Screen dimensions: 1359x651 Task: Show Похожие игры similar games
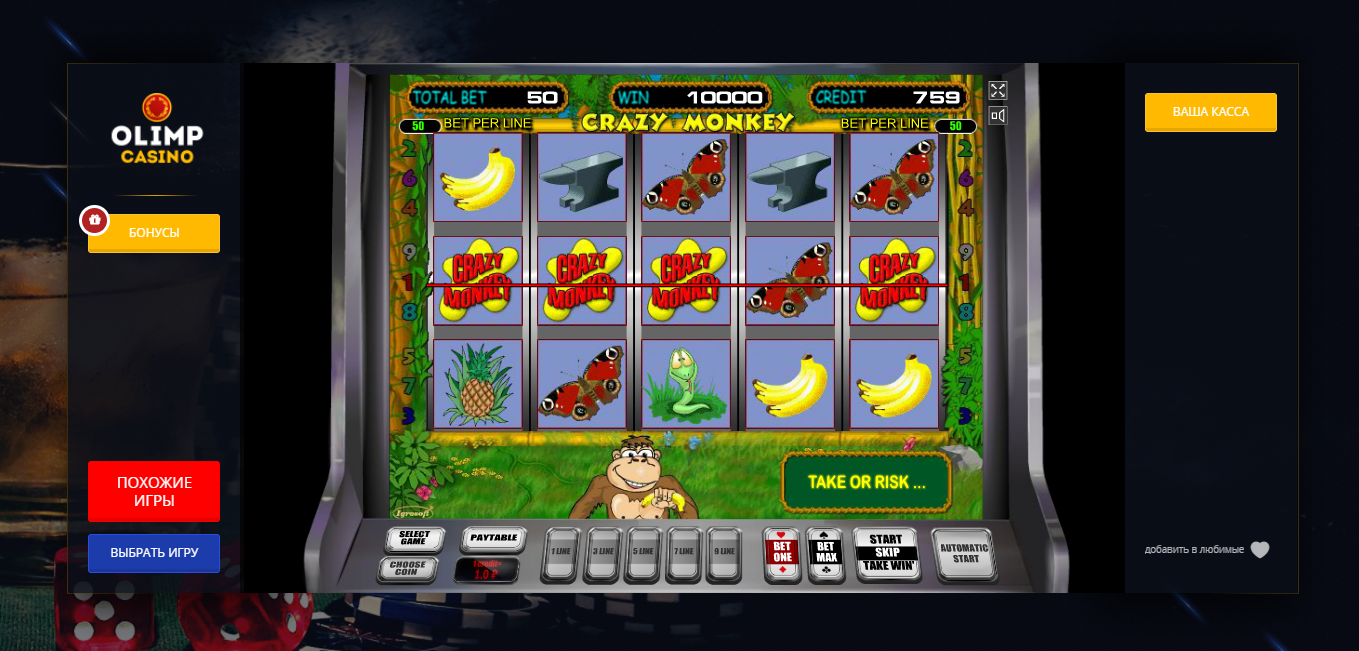click(154, 491)
